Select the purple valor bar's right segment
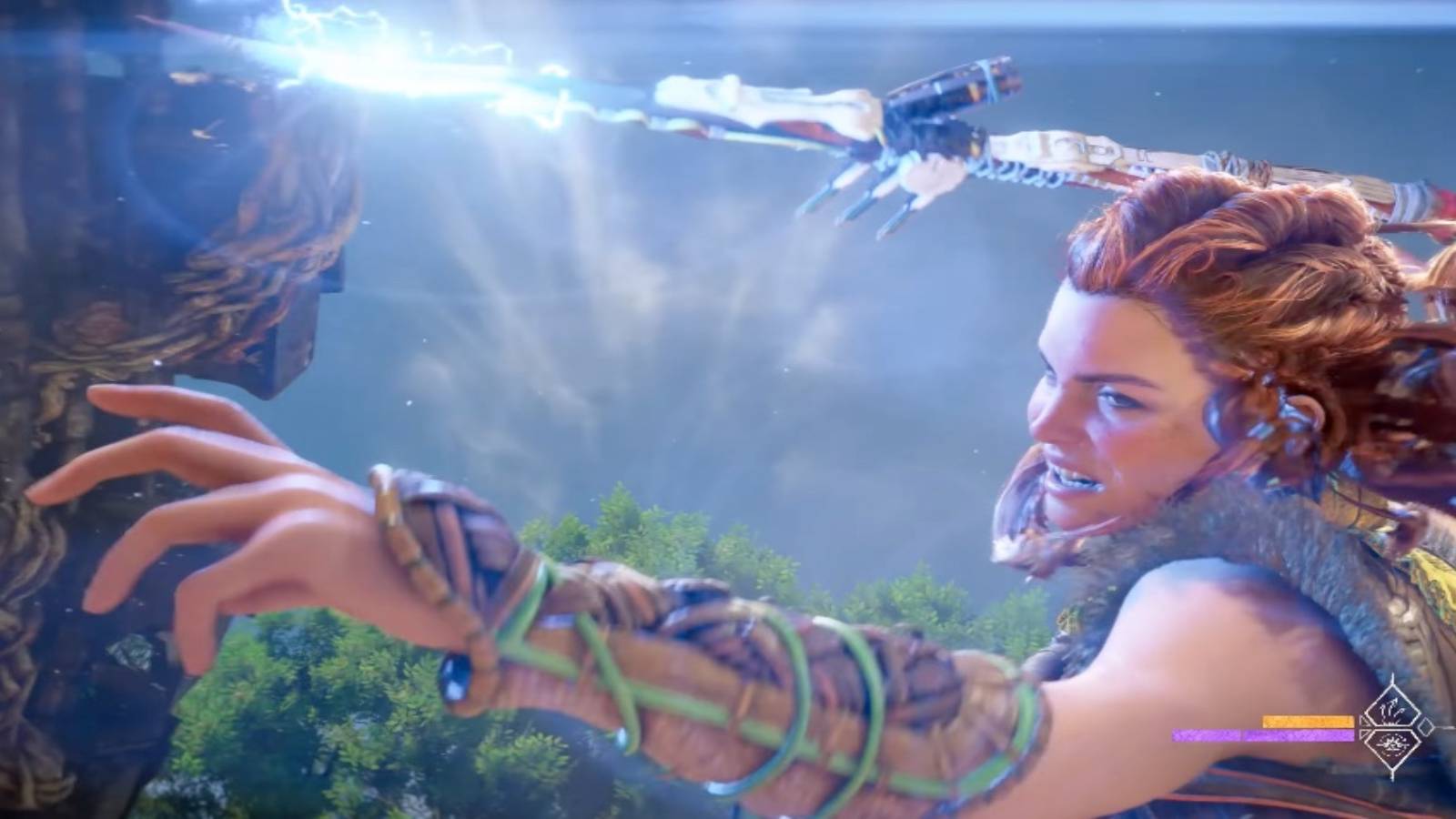1456x819 pixels. coord(1301,735)
